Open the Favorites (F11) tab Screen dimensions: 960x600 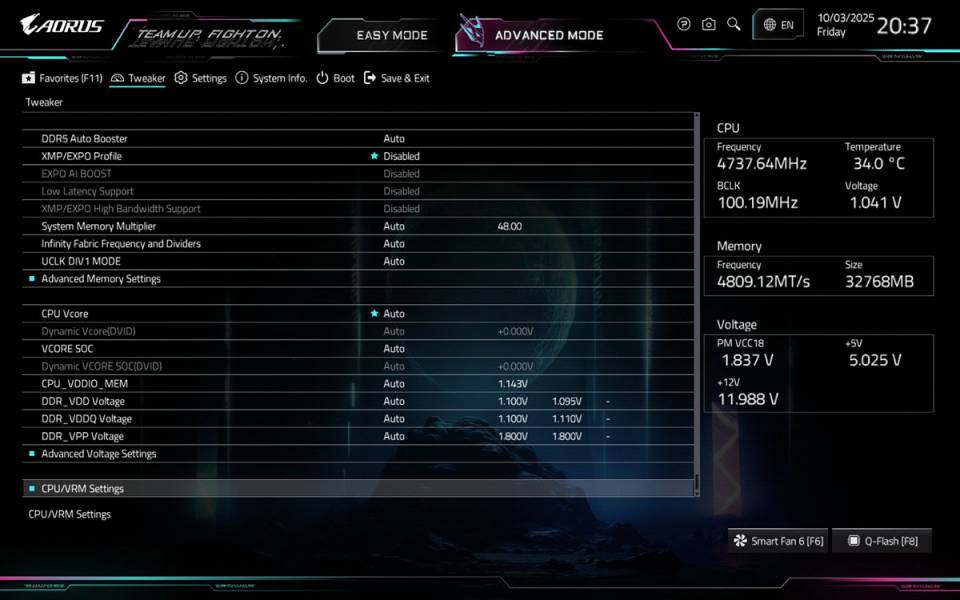click(63, 78)
